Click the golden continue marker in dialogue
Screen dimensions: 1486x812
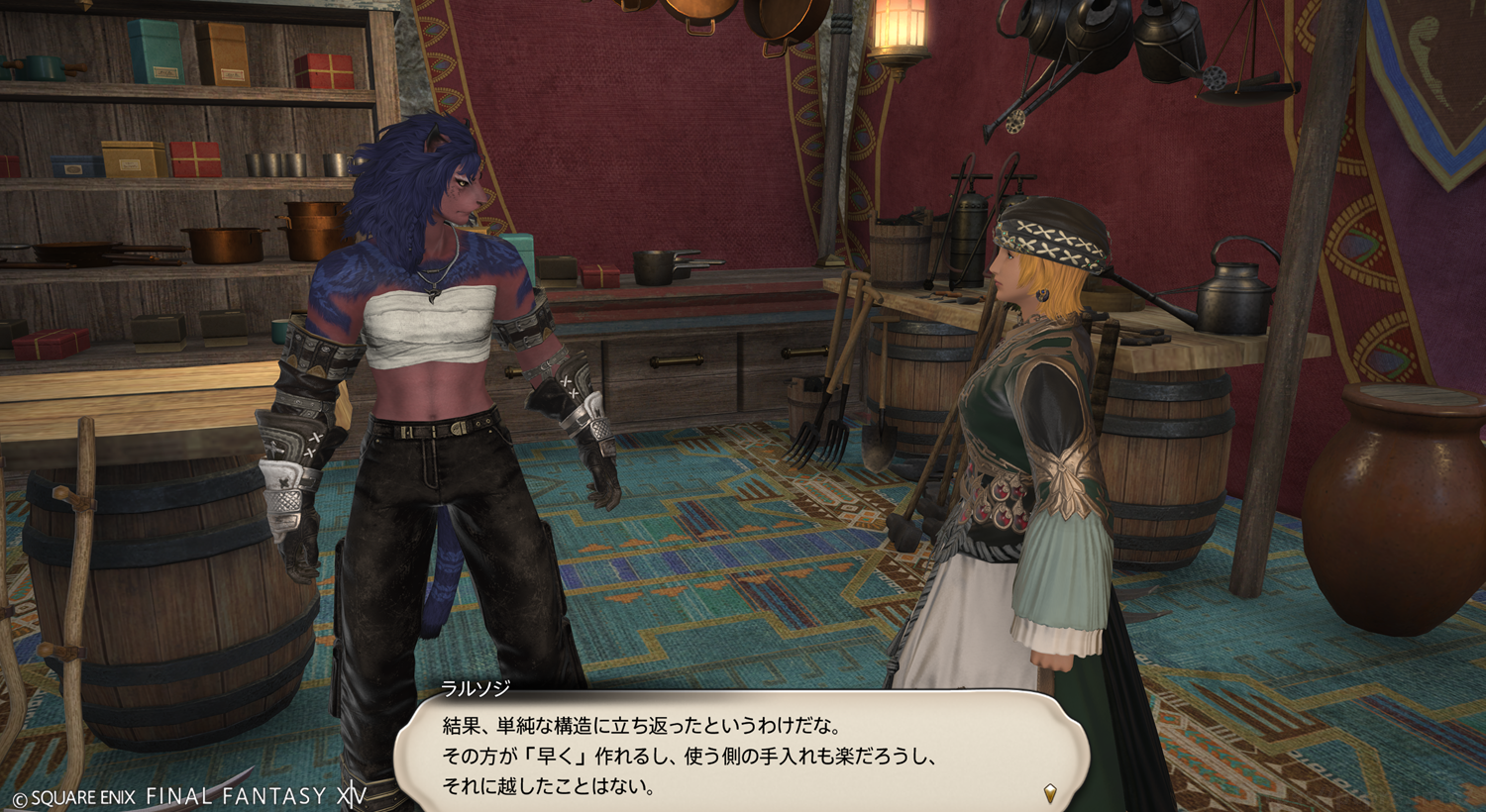[x=1050, y=792]
